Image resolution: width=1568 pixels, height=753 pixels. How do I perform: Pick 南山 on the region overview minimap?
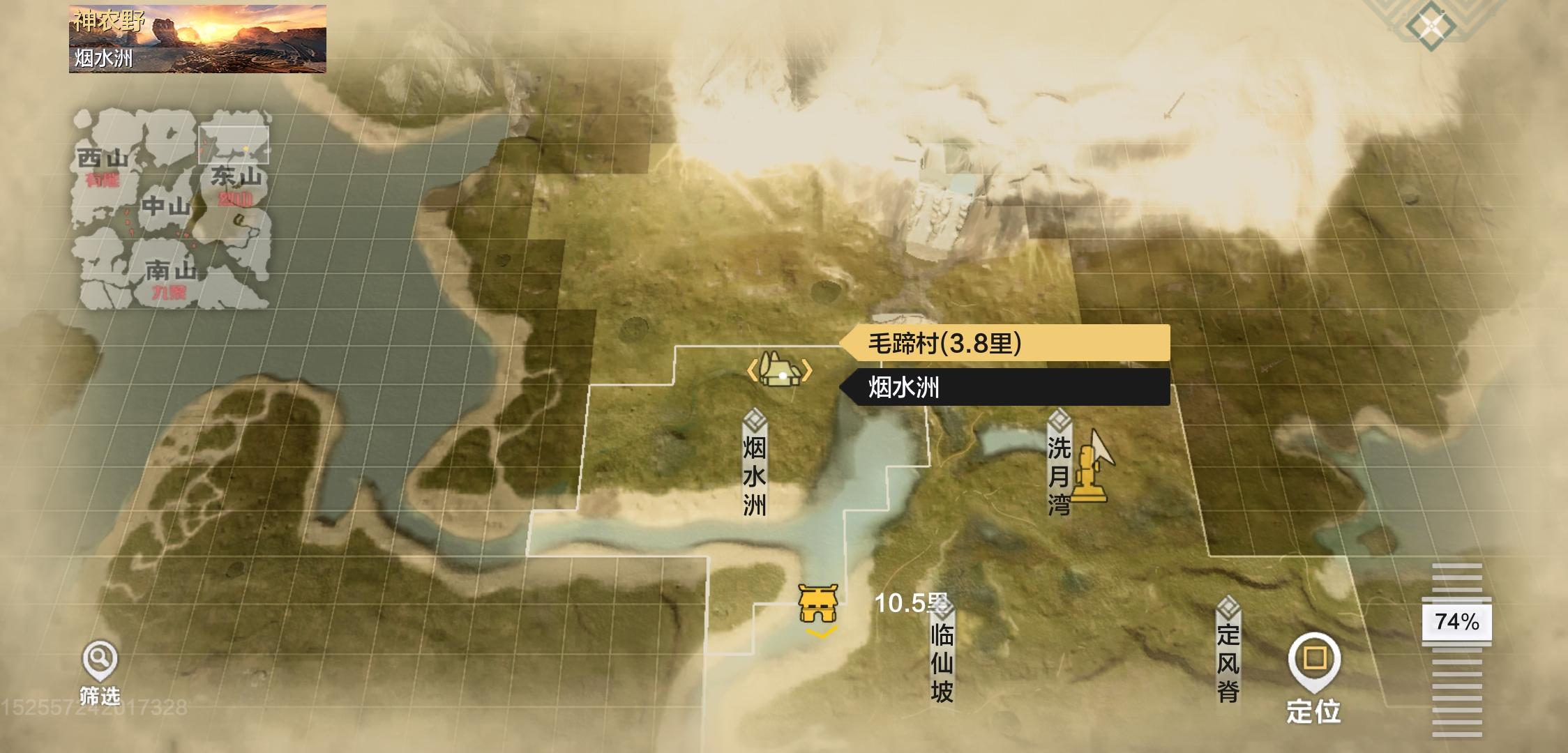click(x=170, y=270)
